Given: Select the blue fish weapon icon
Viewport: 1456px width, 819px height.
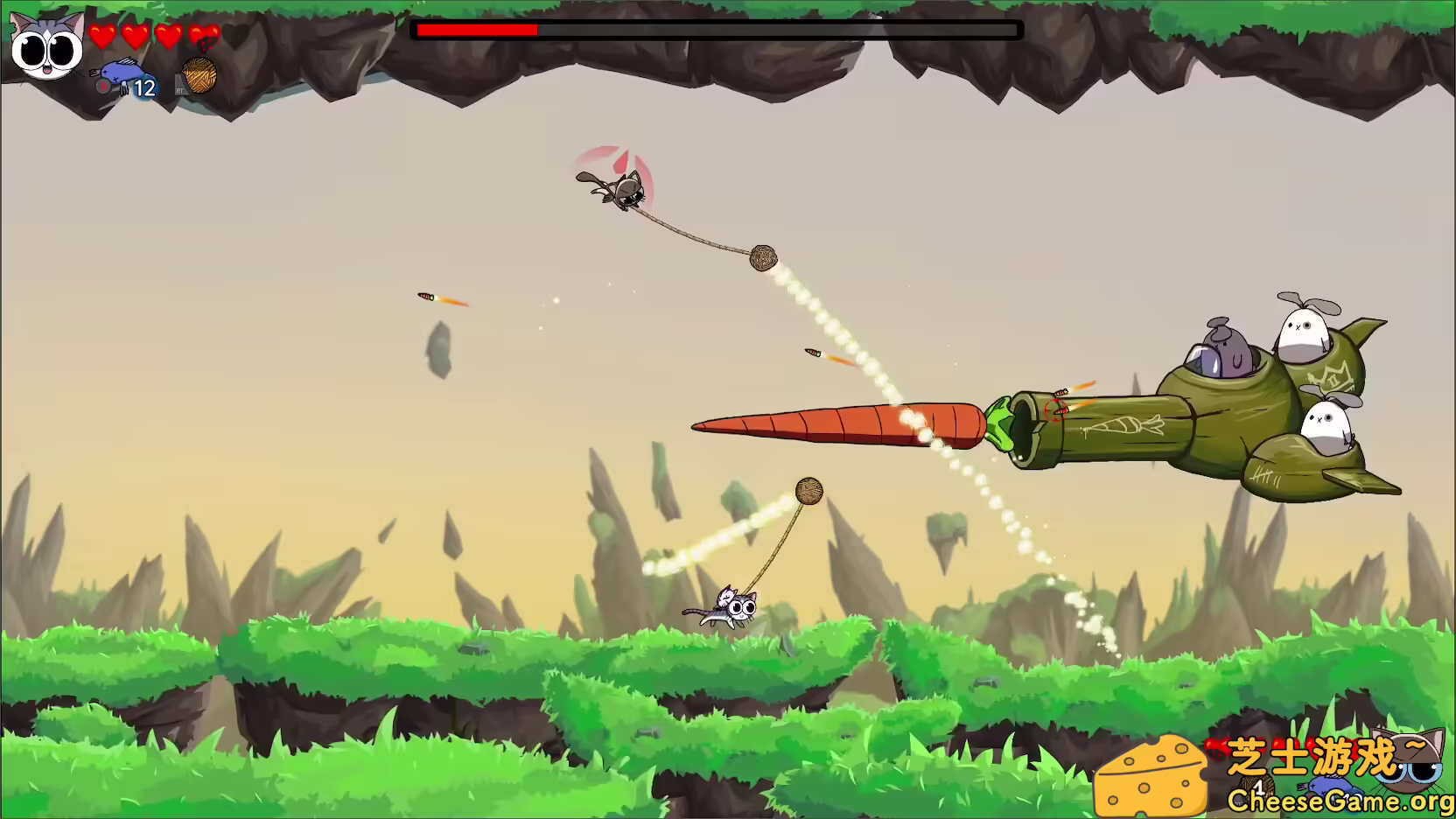Looking at the screenshot, I should pos(124,71).
